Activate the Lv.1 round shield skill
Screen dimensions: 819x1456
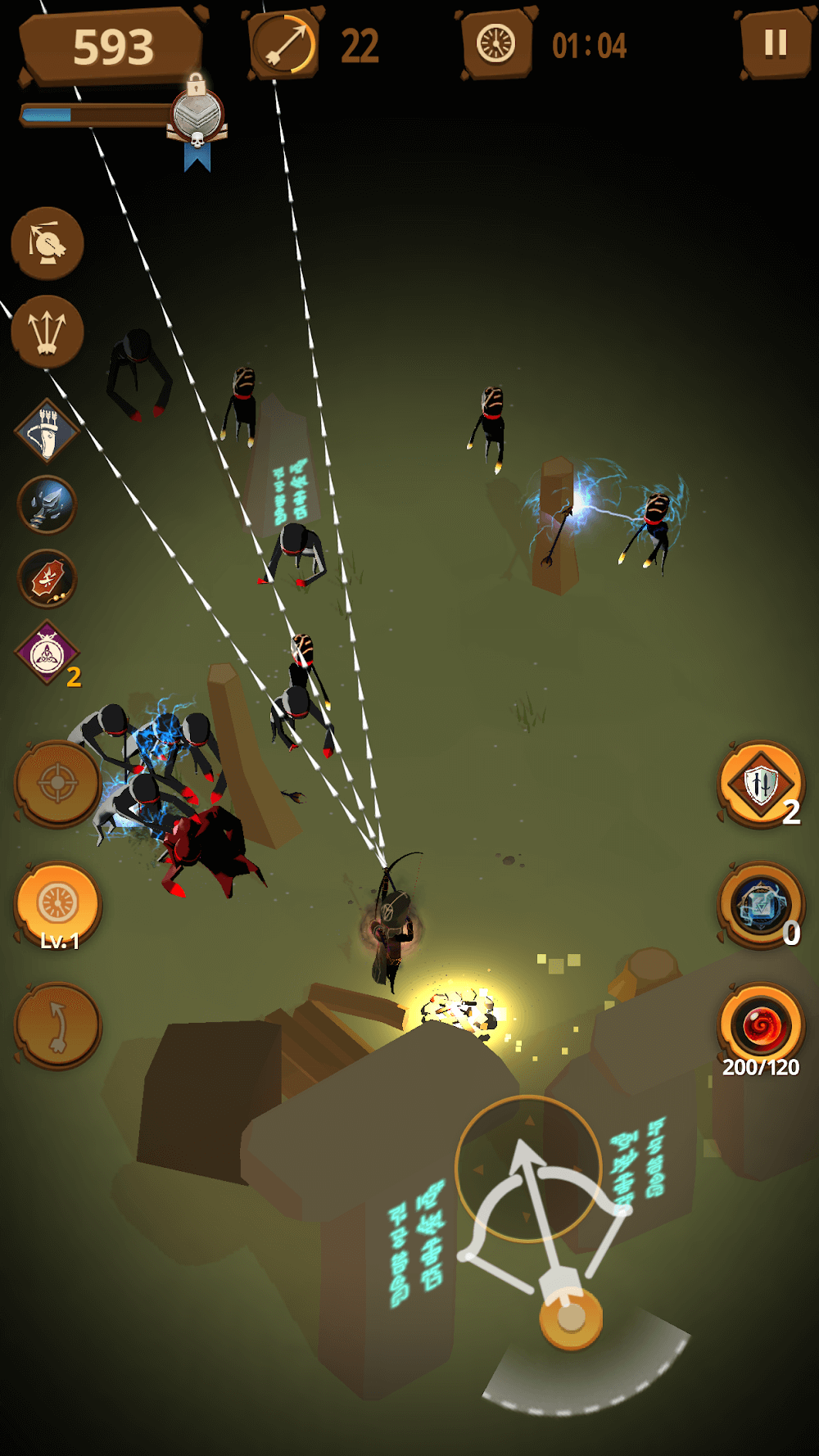[x=57, y=905]
